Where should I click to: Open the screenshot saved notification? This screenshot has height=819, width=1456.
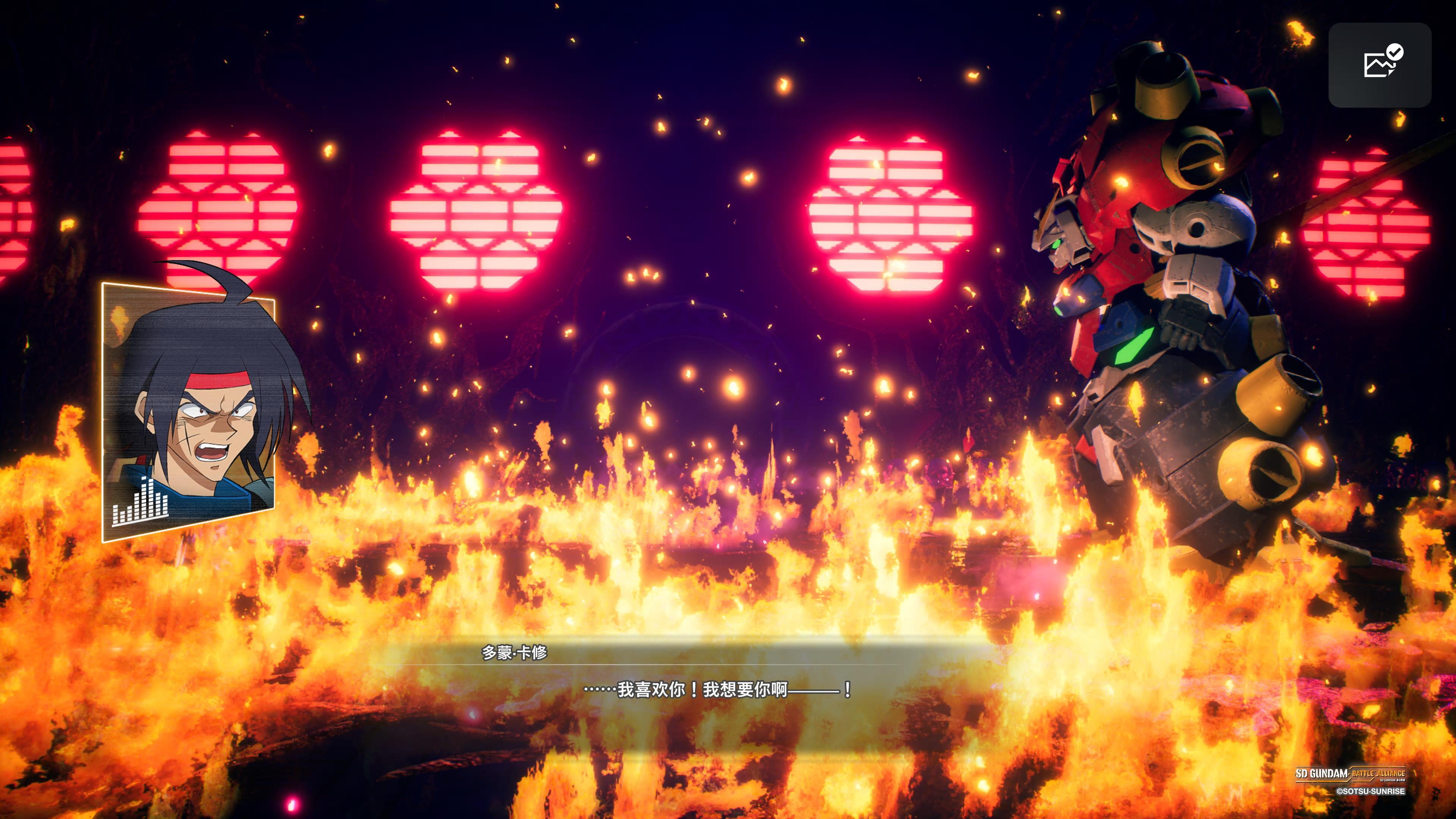(x=1379, y=65)
